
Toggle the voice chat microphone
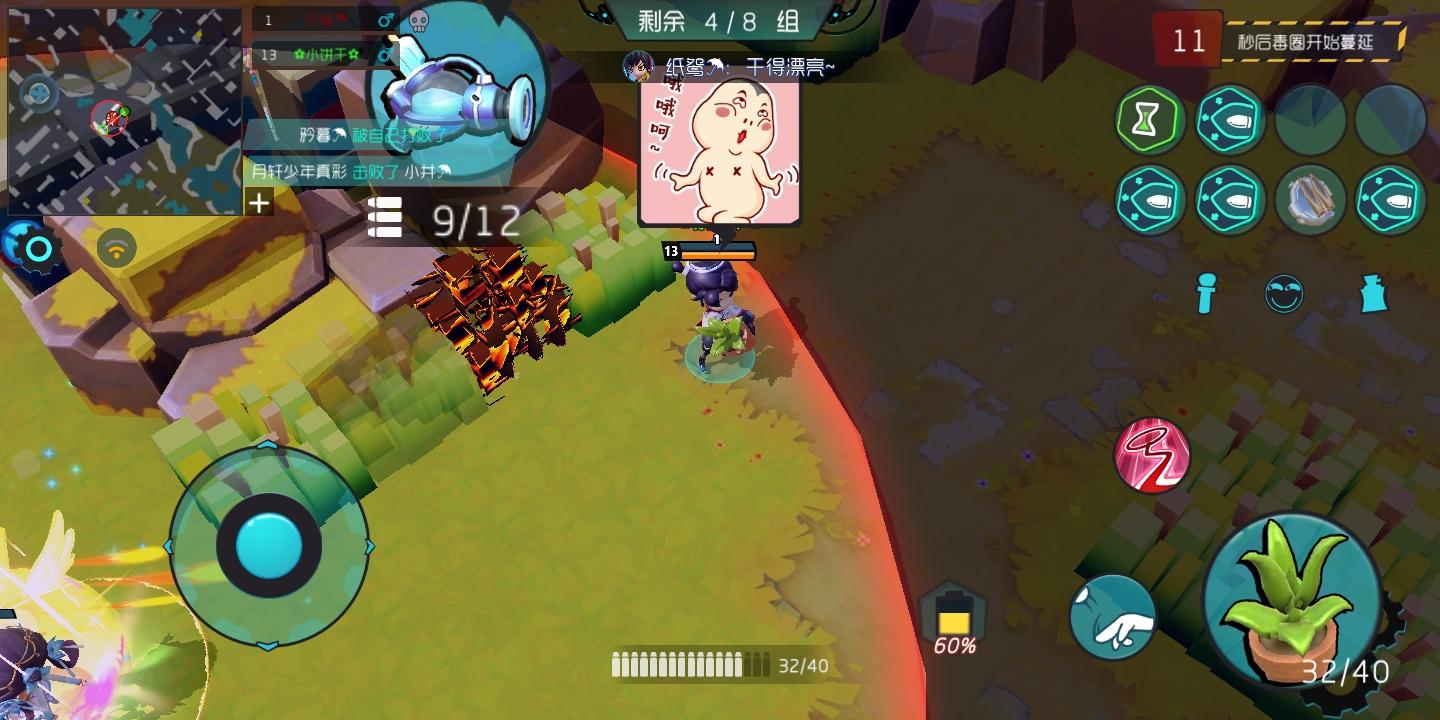tap(1205, 294)
